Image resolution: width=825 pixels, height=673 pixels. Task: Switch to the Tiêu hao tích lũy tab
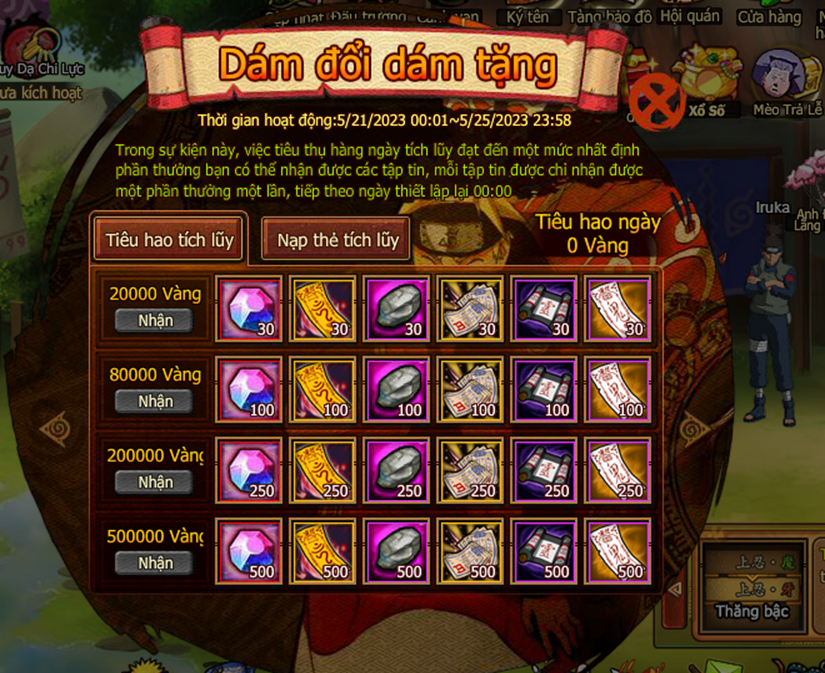[168, 239]
